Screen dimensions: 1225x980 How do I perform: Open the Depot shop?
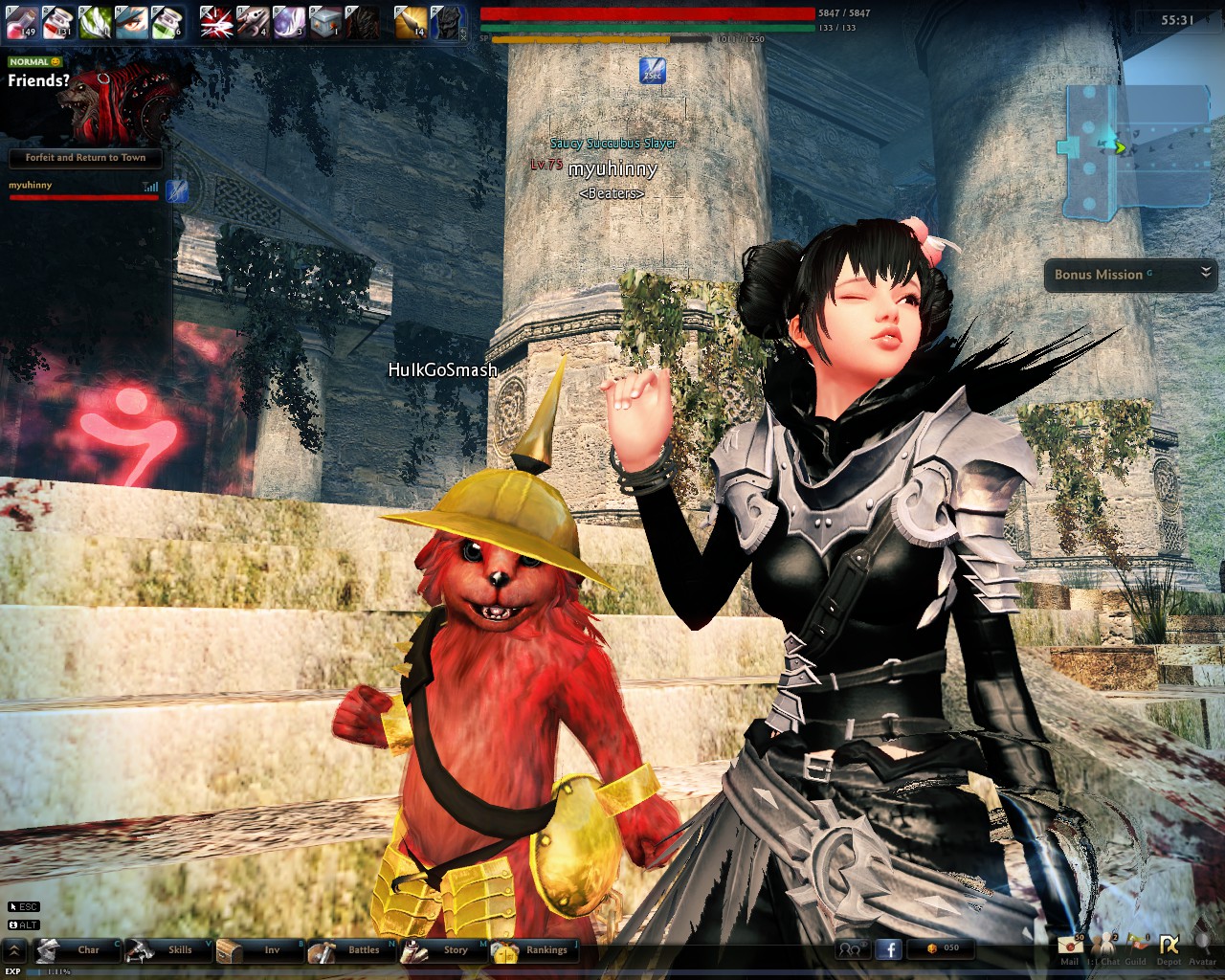[1169, 947]
